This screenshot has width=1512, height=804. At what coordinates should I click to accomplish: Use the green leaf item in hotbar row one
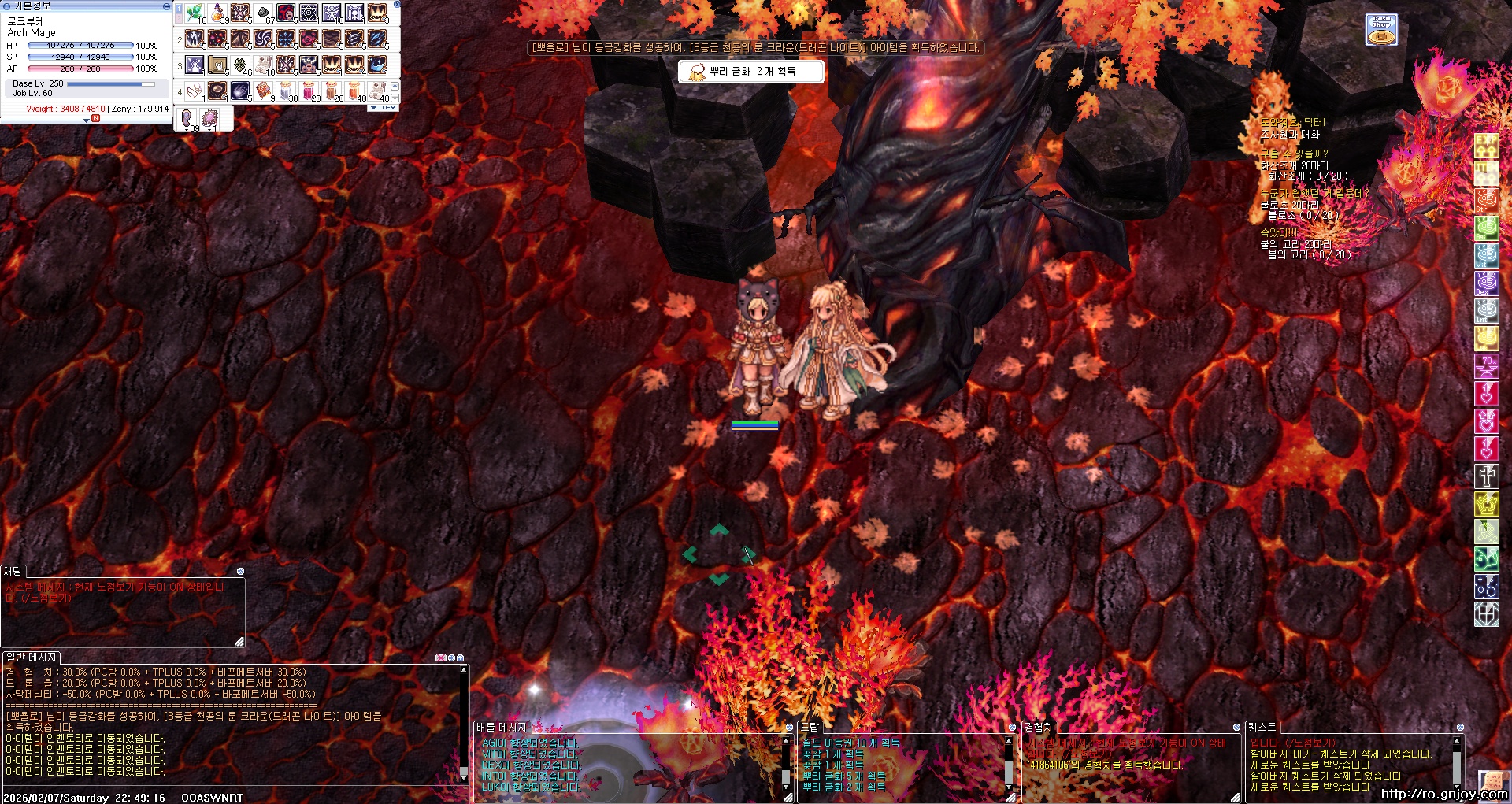click(x=195, y=13)
